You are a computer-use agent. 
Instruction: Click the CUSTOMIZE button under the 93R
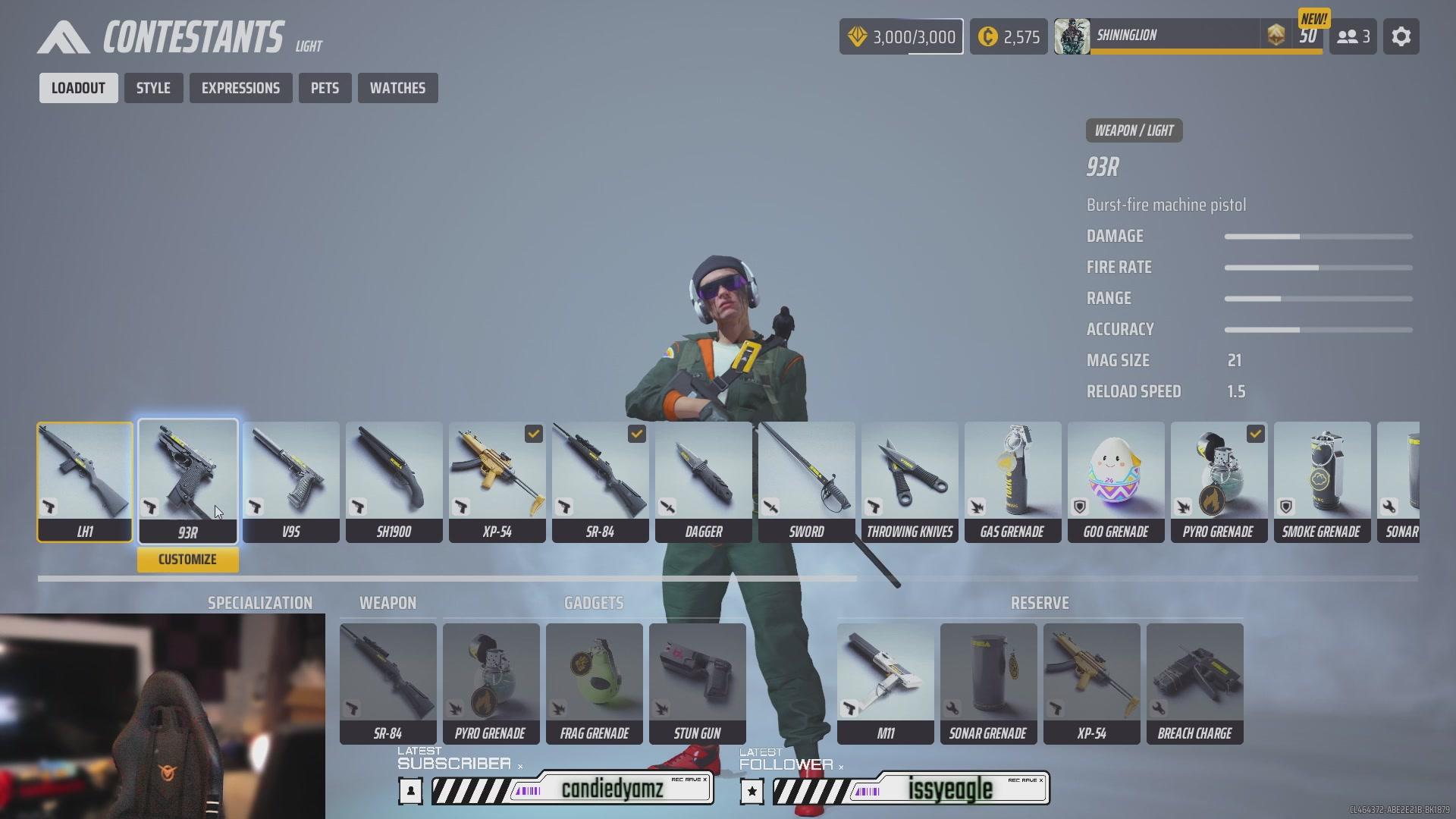187,559
